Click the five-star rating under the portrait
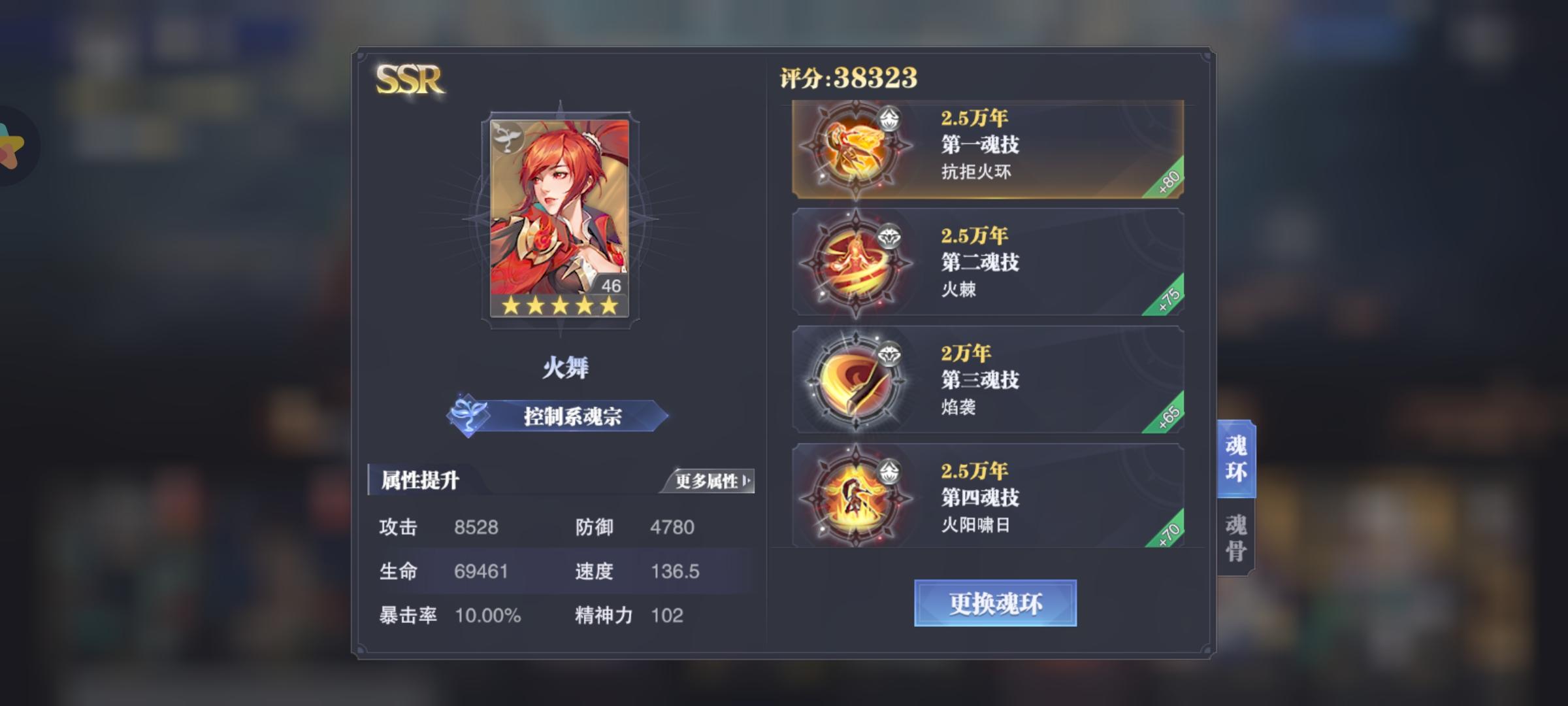 559,307
